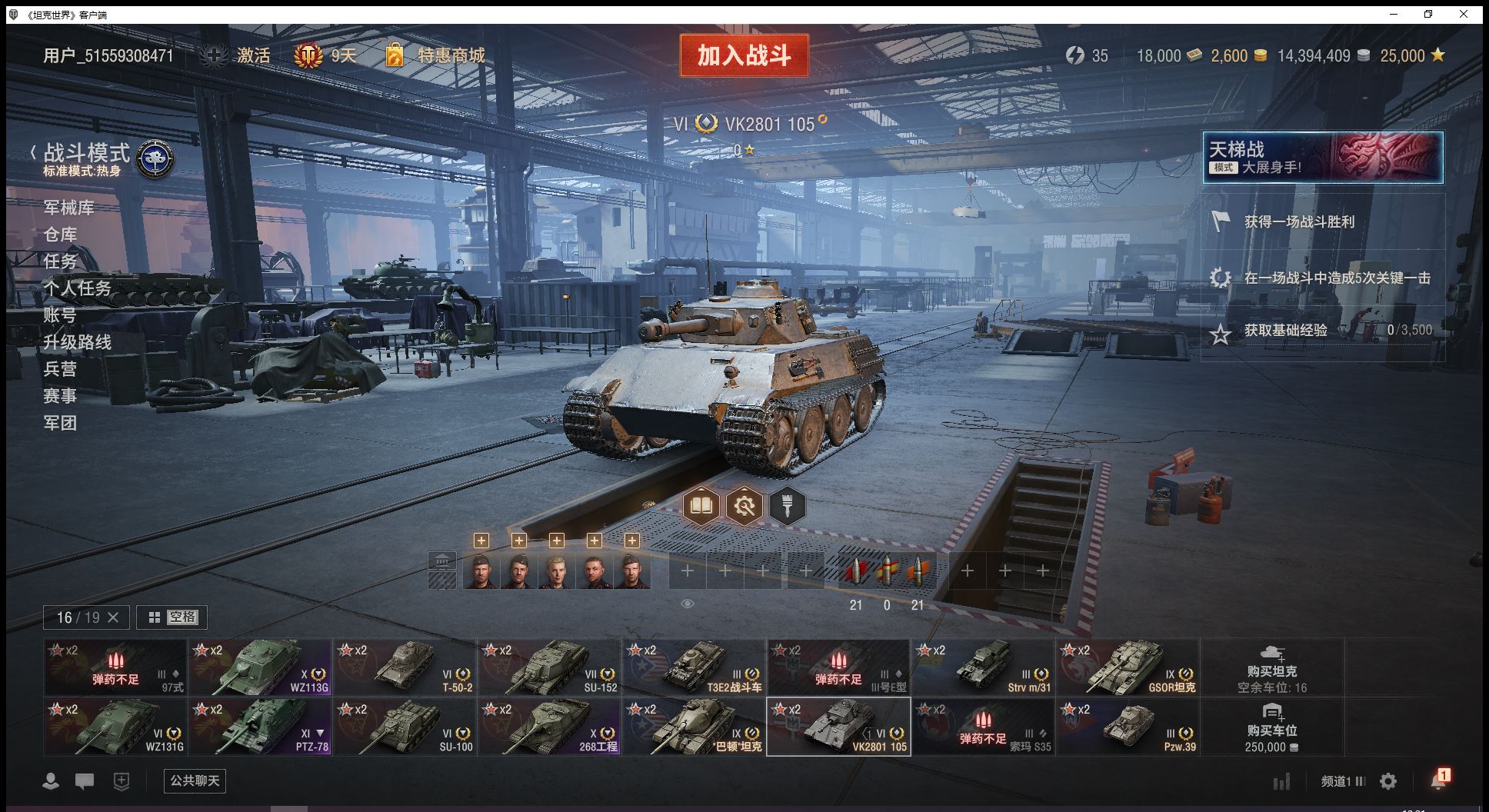This screenshot has height=812, width=1489.
Task: Click 购买车位 to buy a garage slot
Action: (x=1271, y=727)
